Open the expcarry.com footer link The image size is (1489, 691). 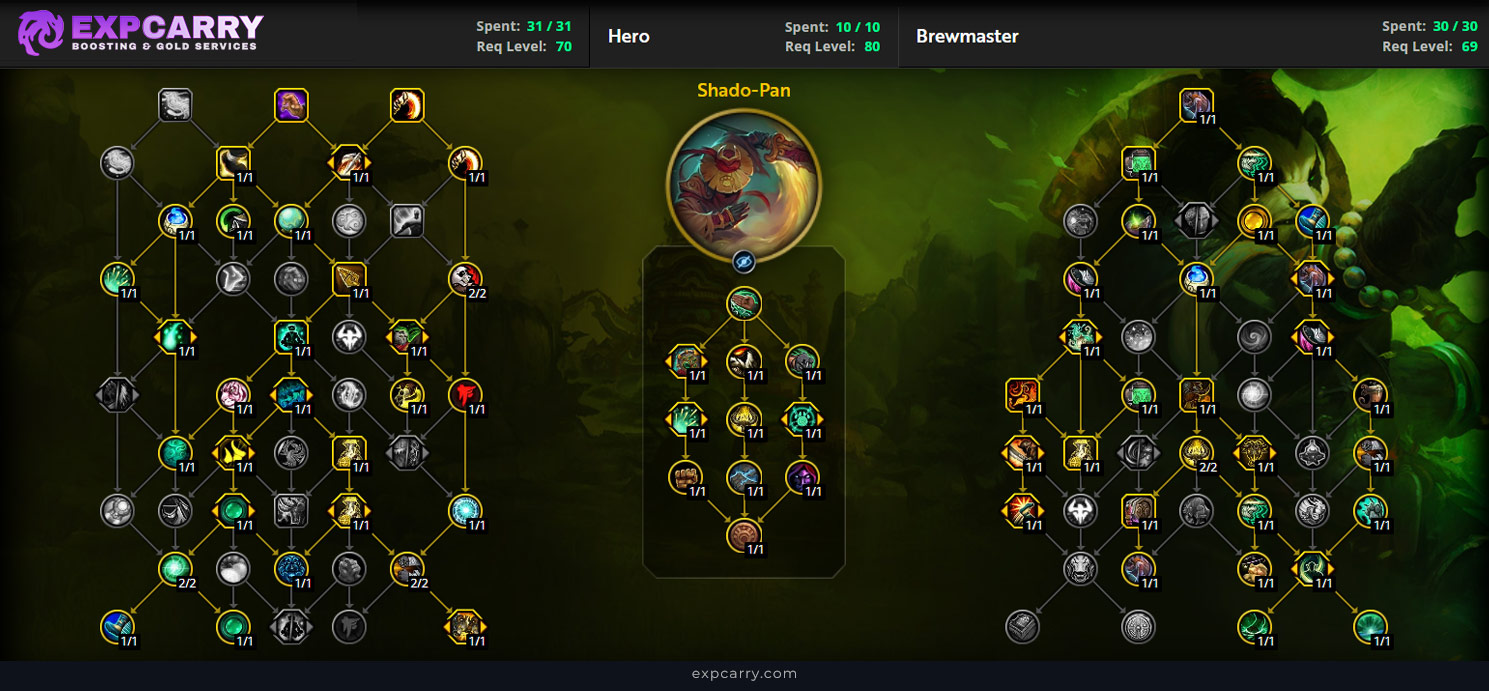(744, 674)
